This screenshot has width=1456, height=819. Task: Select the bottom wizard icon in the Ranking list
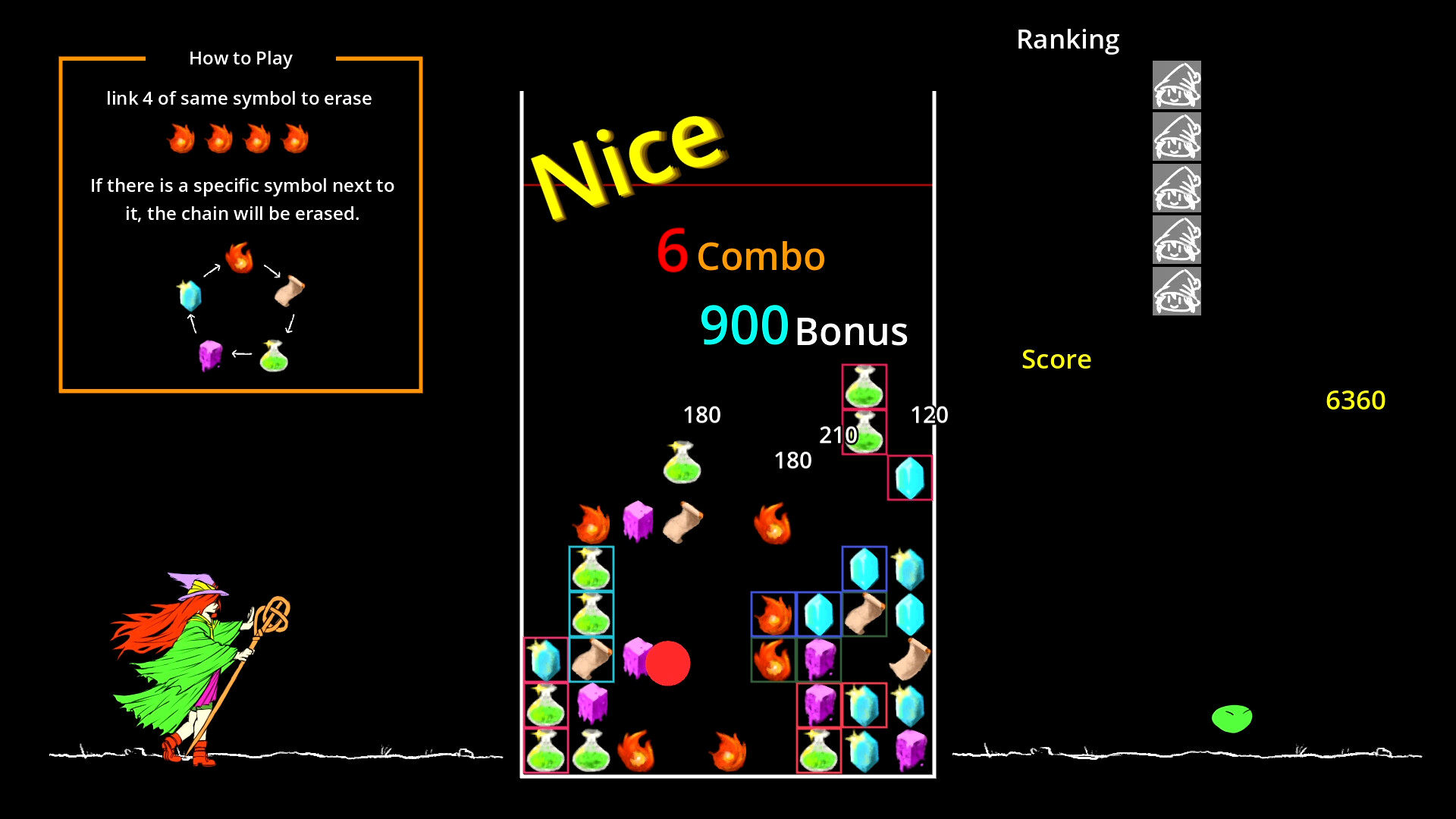pyautogui.click(x=1176, y=290)
